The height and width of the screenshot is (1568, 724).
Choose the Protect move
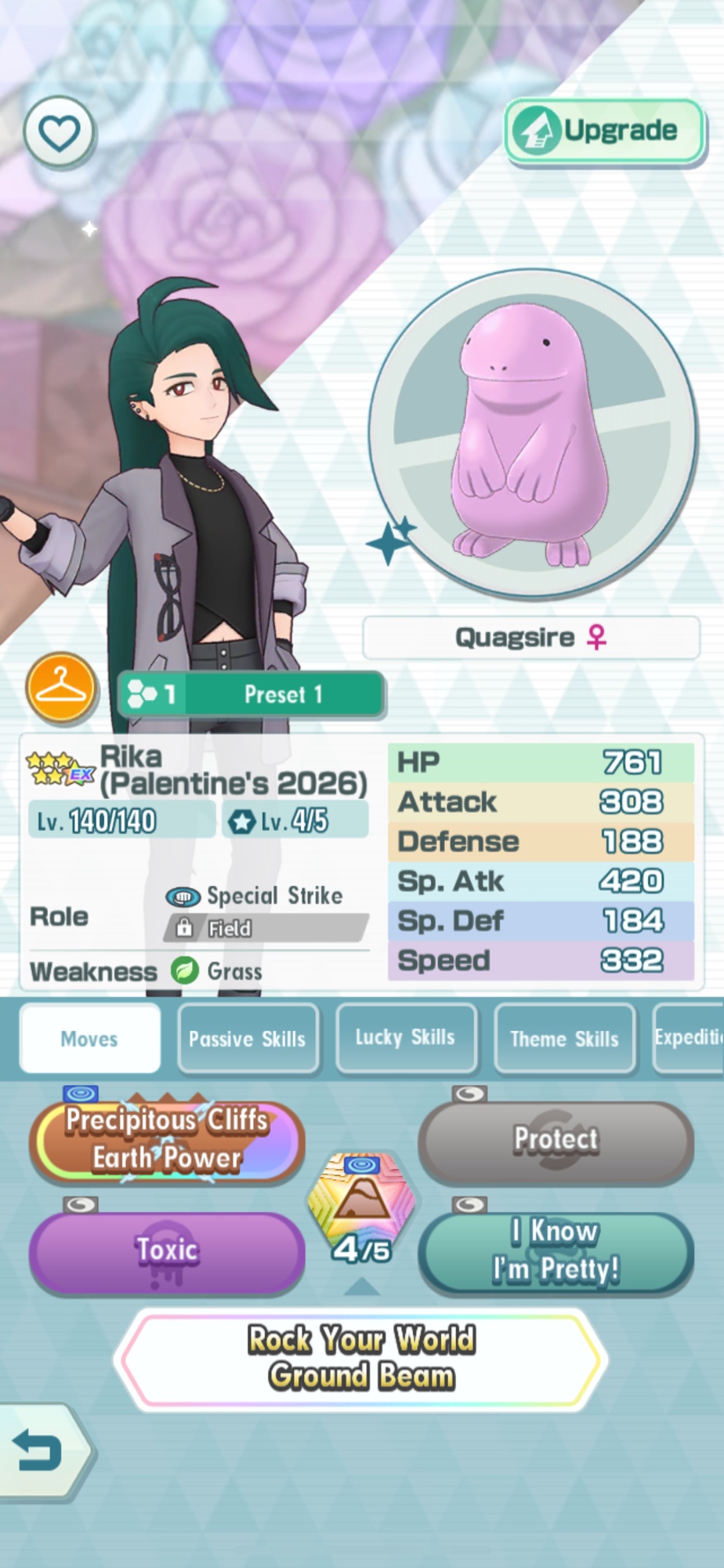click(x=556, y=1140)
